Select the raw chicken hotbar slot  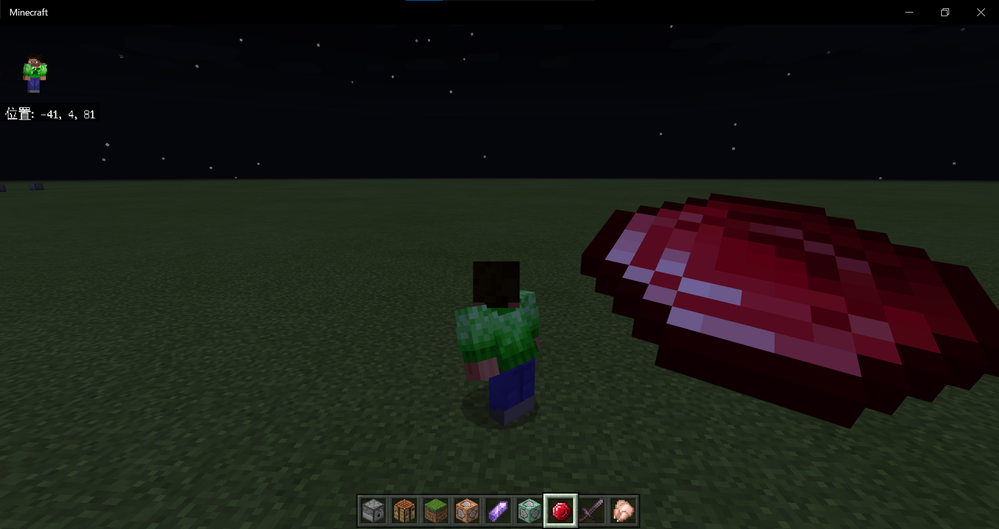(x=623, y=510)
